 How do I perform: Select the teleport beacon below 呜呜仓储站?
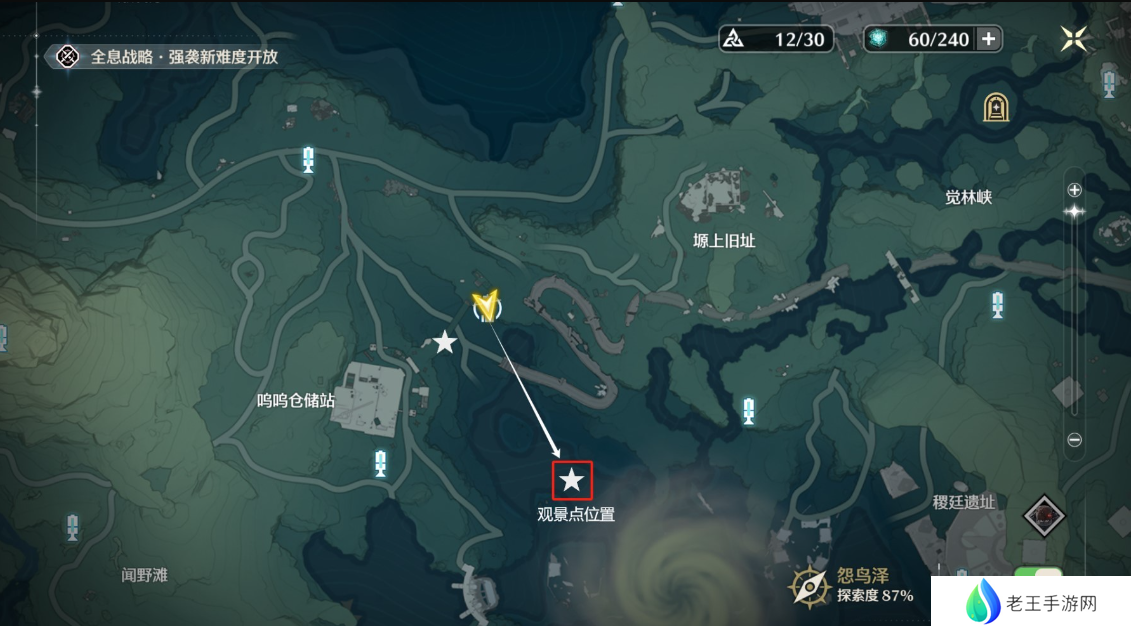click(380, 463)
